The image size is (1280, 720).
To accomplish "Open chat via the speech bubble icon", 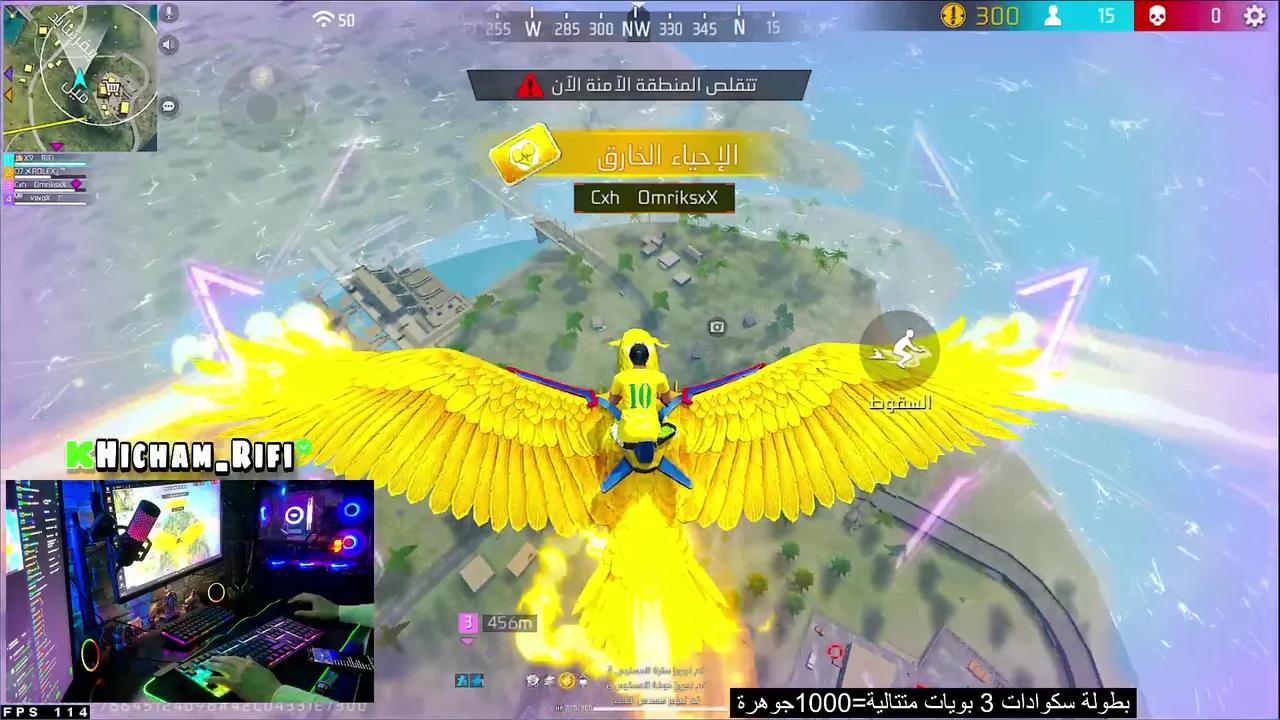I will click(x=168, y=105).
